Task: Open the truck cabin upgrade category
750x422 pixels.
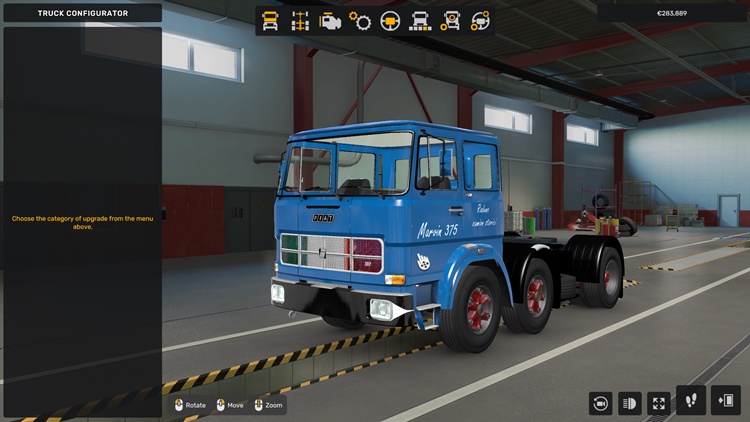Action: click(x=270, y=21)
